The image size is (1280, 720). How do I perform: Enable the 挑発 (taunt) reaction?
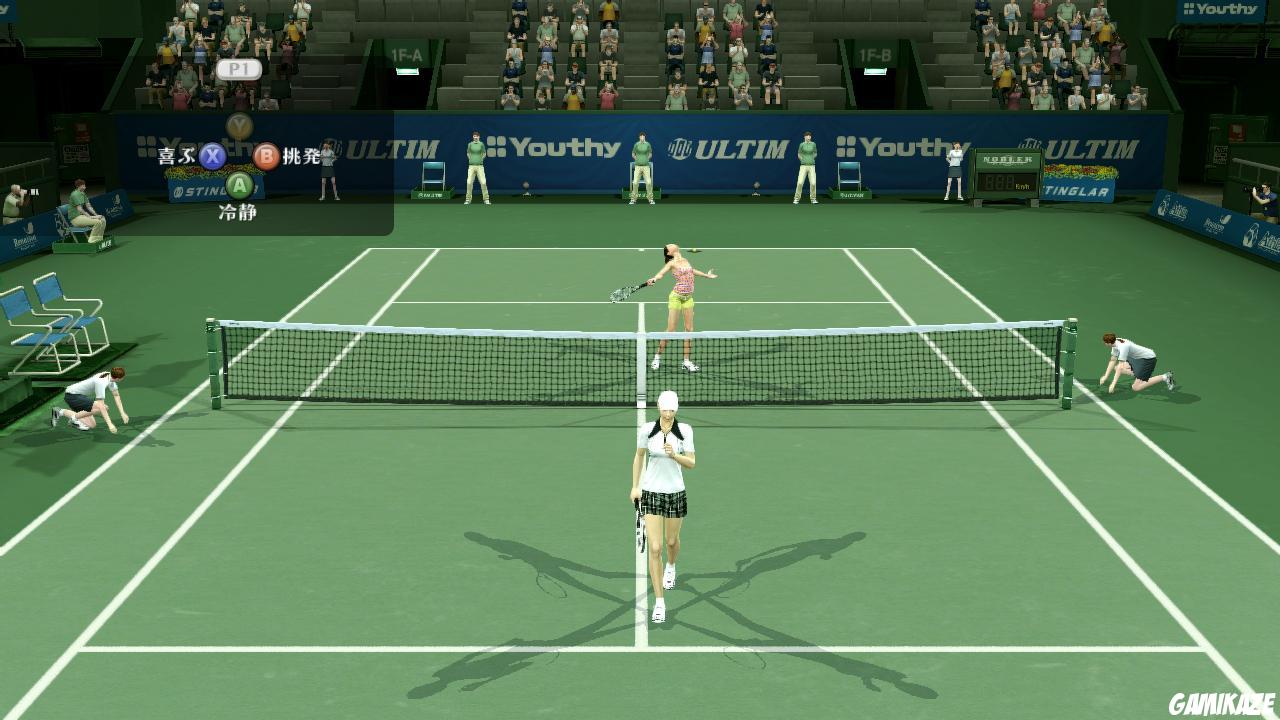(x=299, y=156)
